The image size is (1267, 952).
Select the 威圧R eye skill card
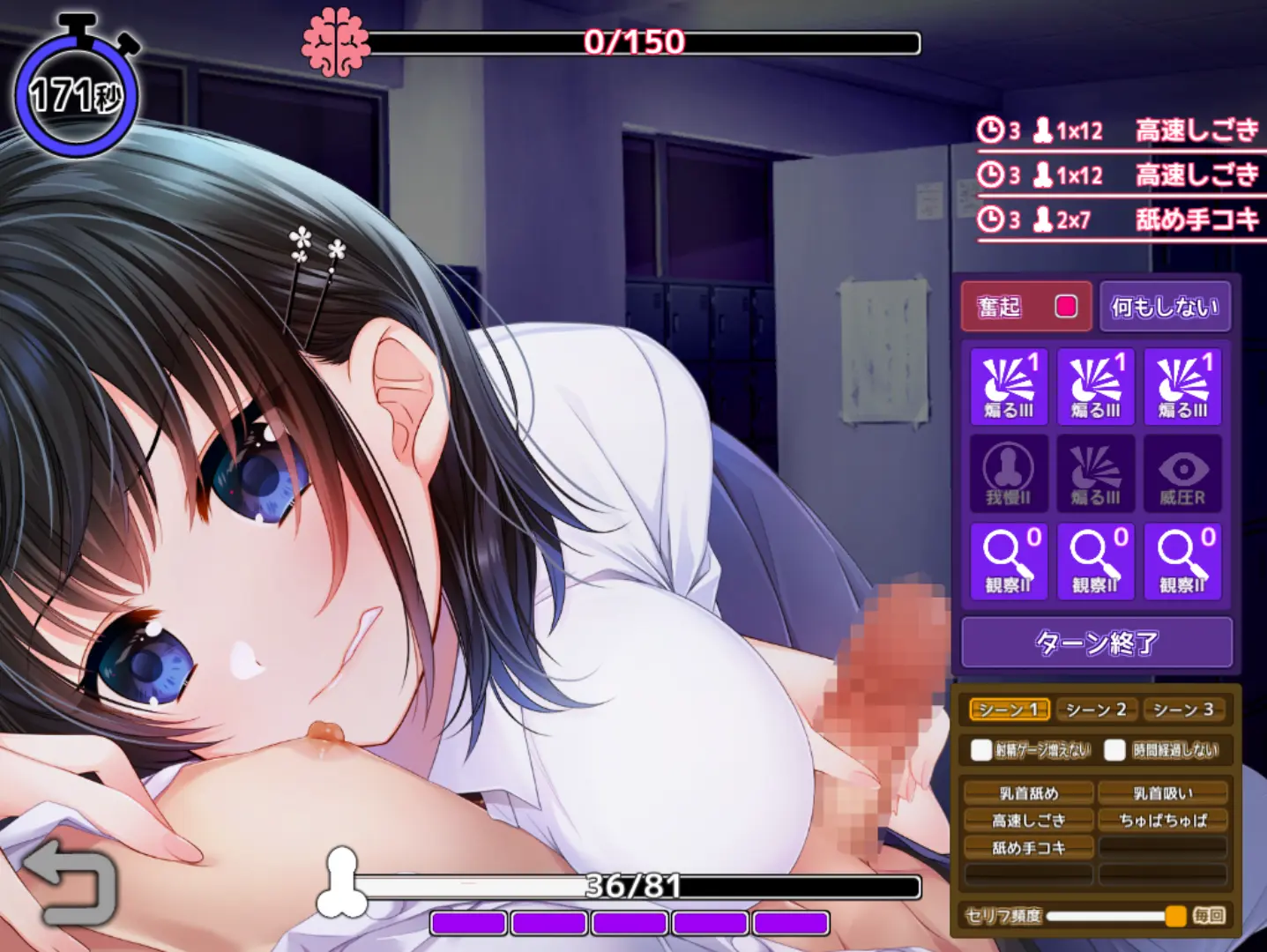tap(1182, 474)
